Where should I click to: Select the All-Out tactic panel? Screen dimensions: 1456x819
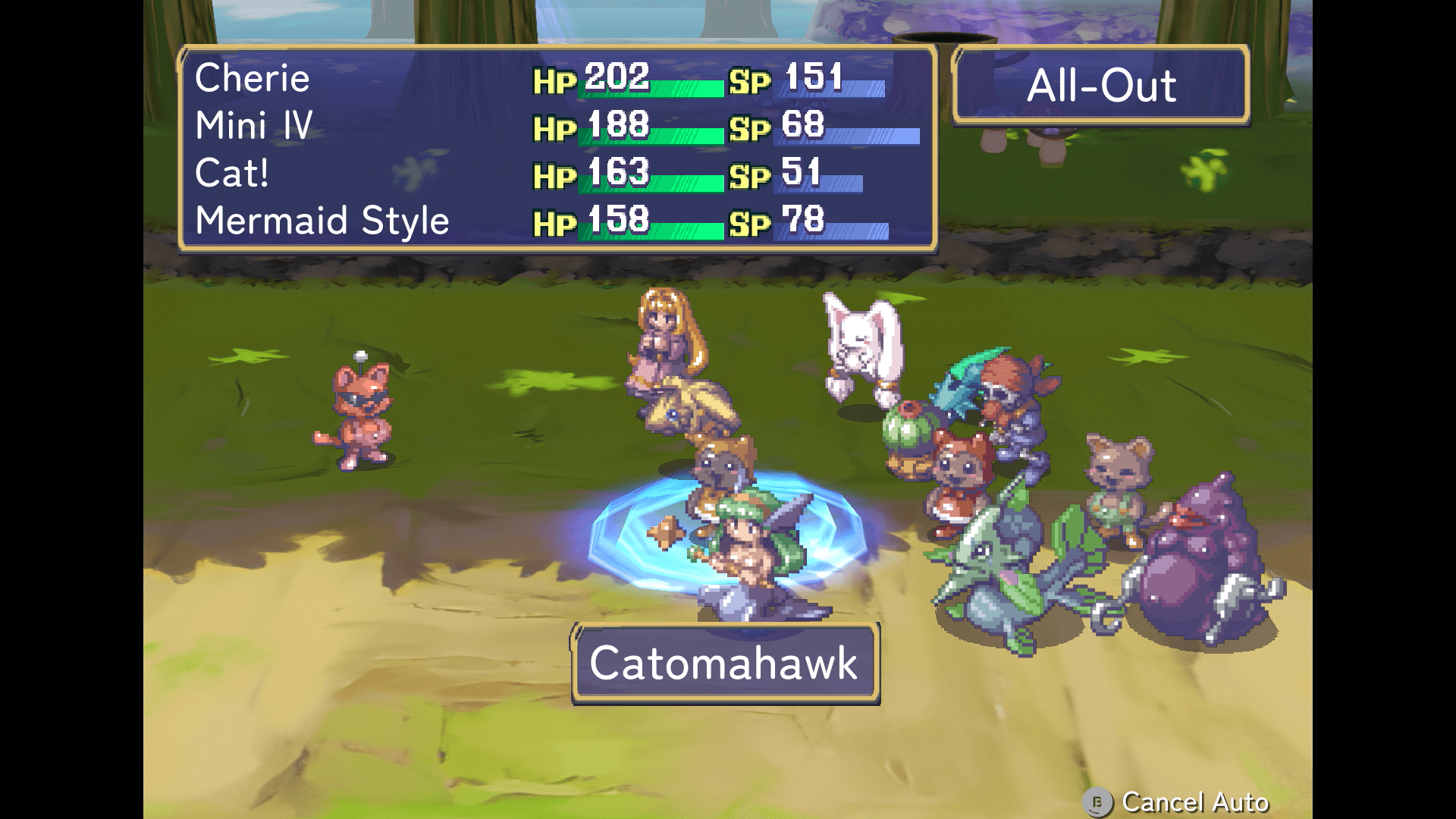pyautogui.click(x=1100, y=85)
